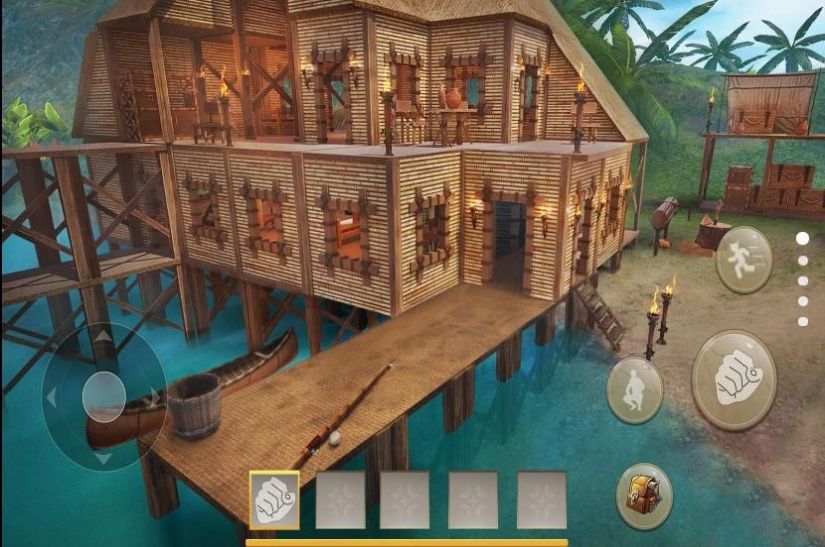Open the backpack inventory
This screenshot has height=547, width=825.
(644, 495)
